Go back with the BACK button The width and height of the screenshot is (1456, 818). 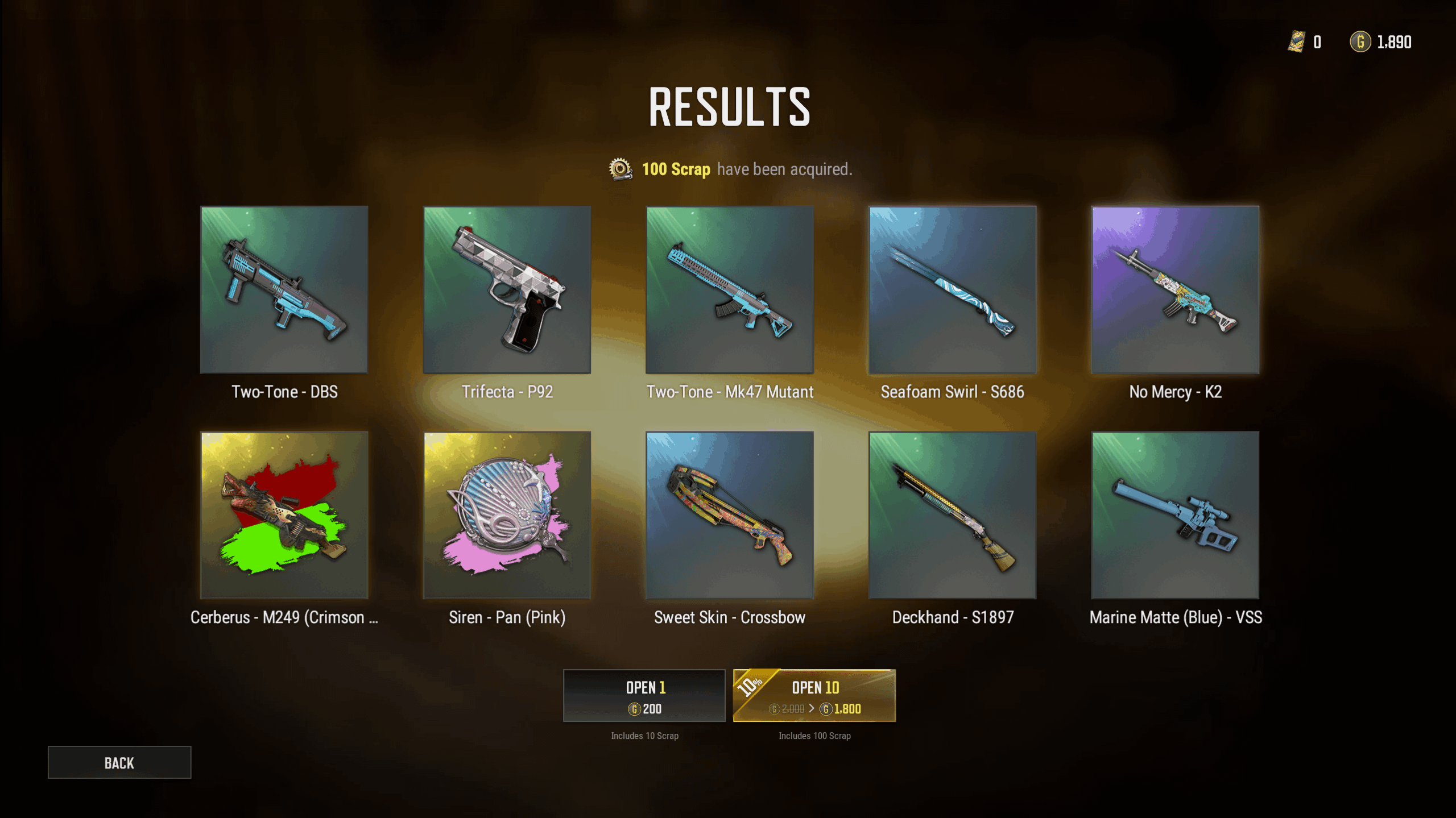119,762
